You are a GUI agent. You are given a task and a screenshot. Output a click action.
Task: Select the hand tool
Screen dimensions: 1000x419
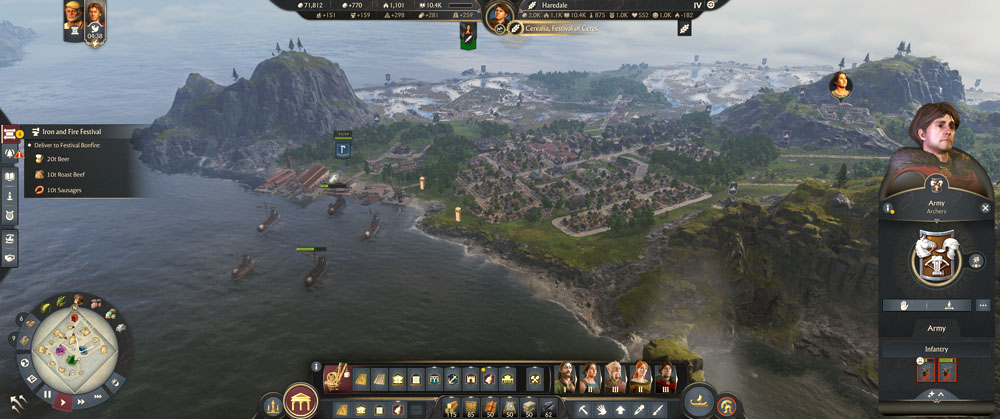click(600, 409)
